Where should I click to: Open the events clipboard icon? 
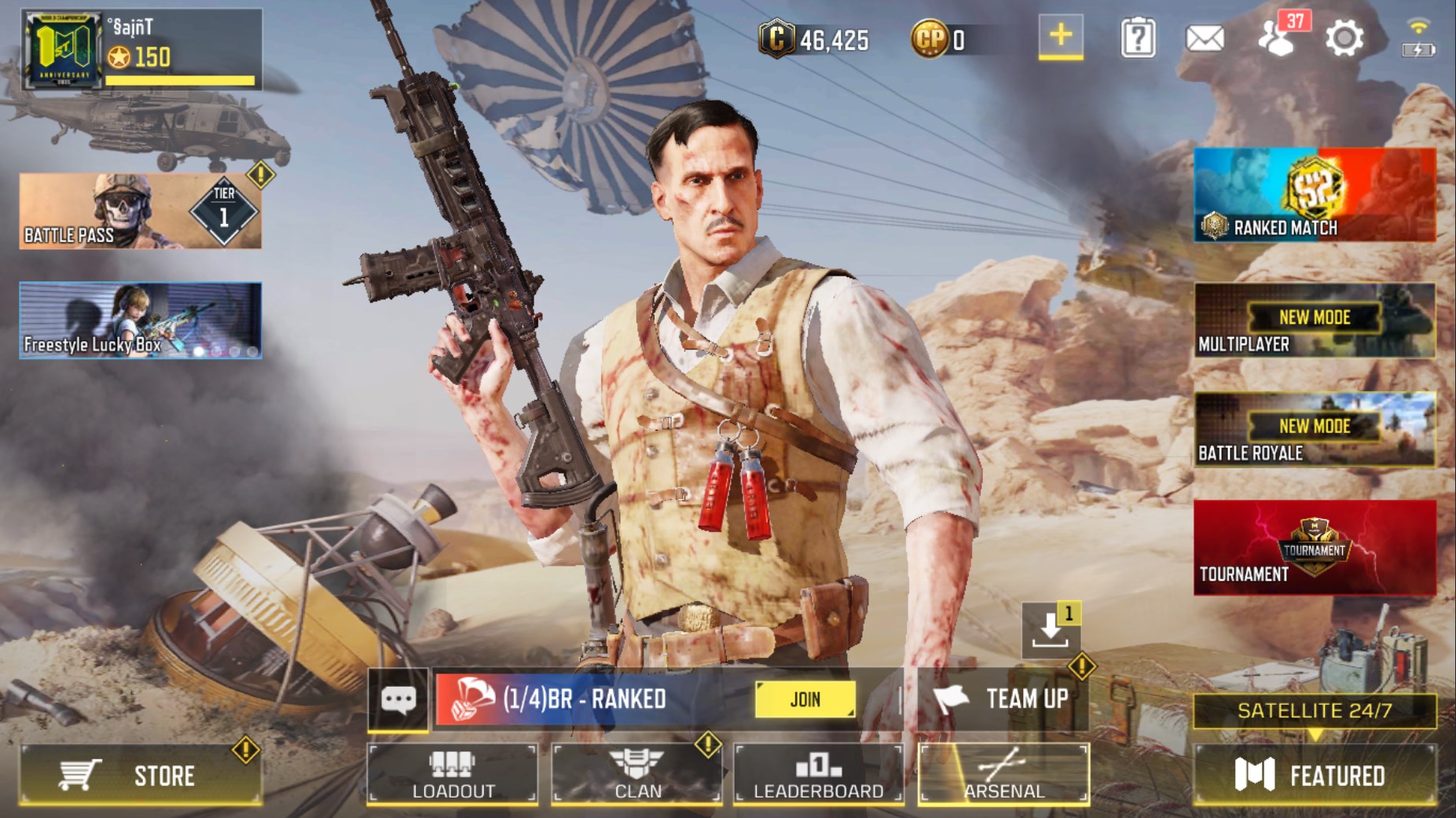point(1137,38)
